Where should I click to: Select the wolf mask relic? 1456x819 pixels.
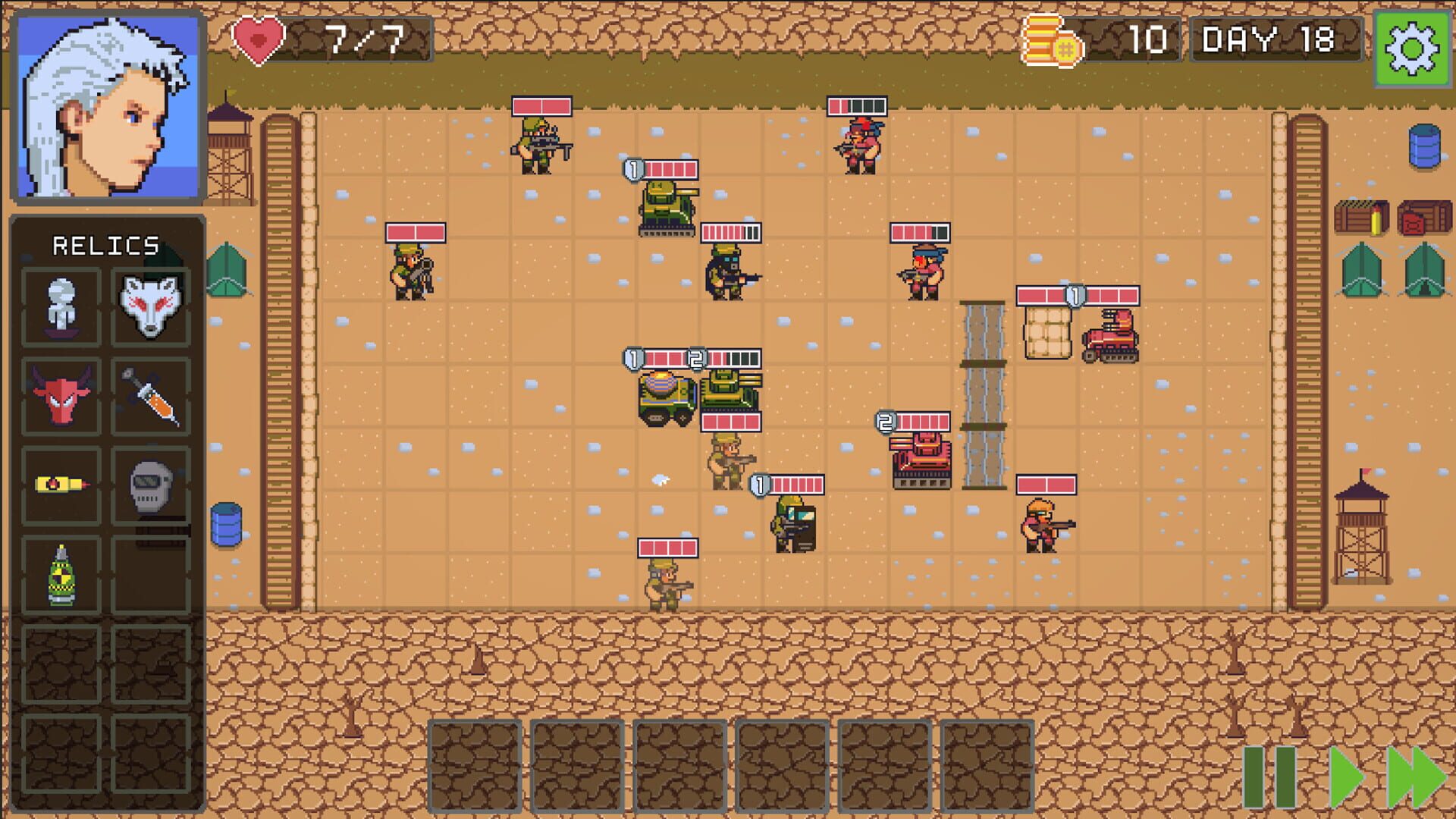pos(150,304)
